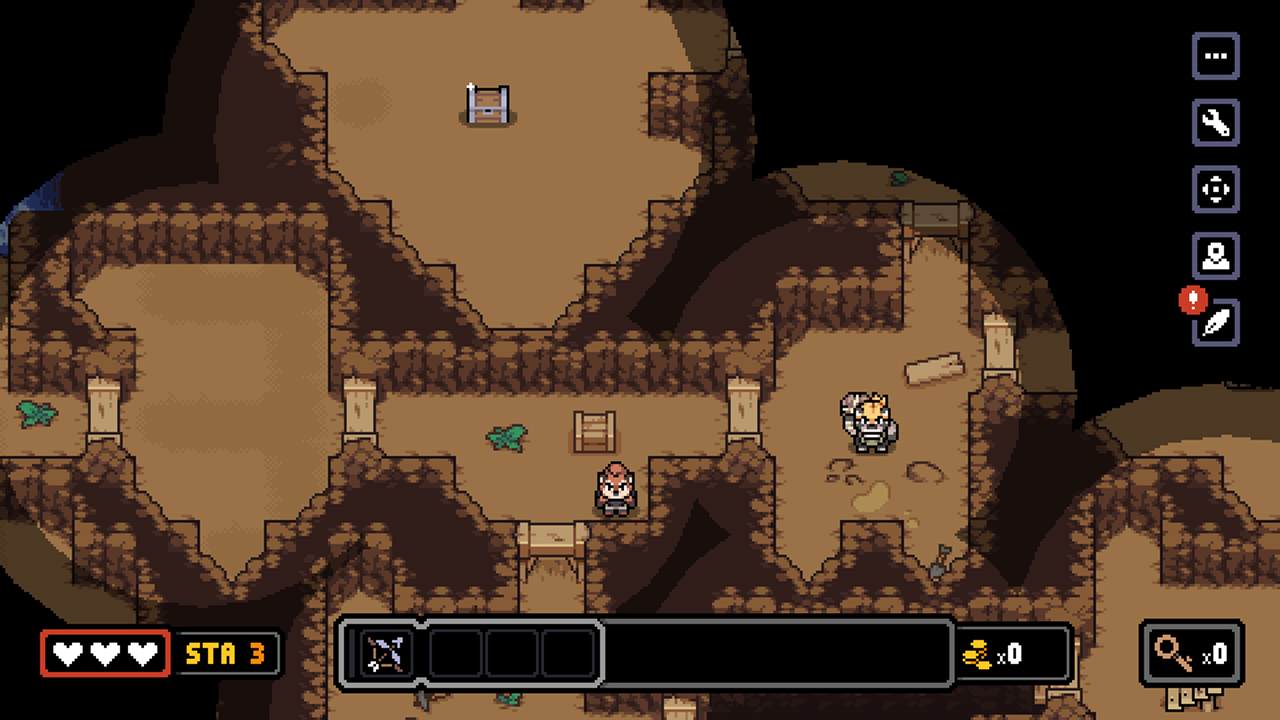
Task: Open the ellipsis options menu
Action: [1216, 56]
